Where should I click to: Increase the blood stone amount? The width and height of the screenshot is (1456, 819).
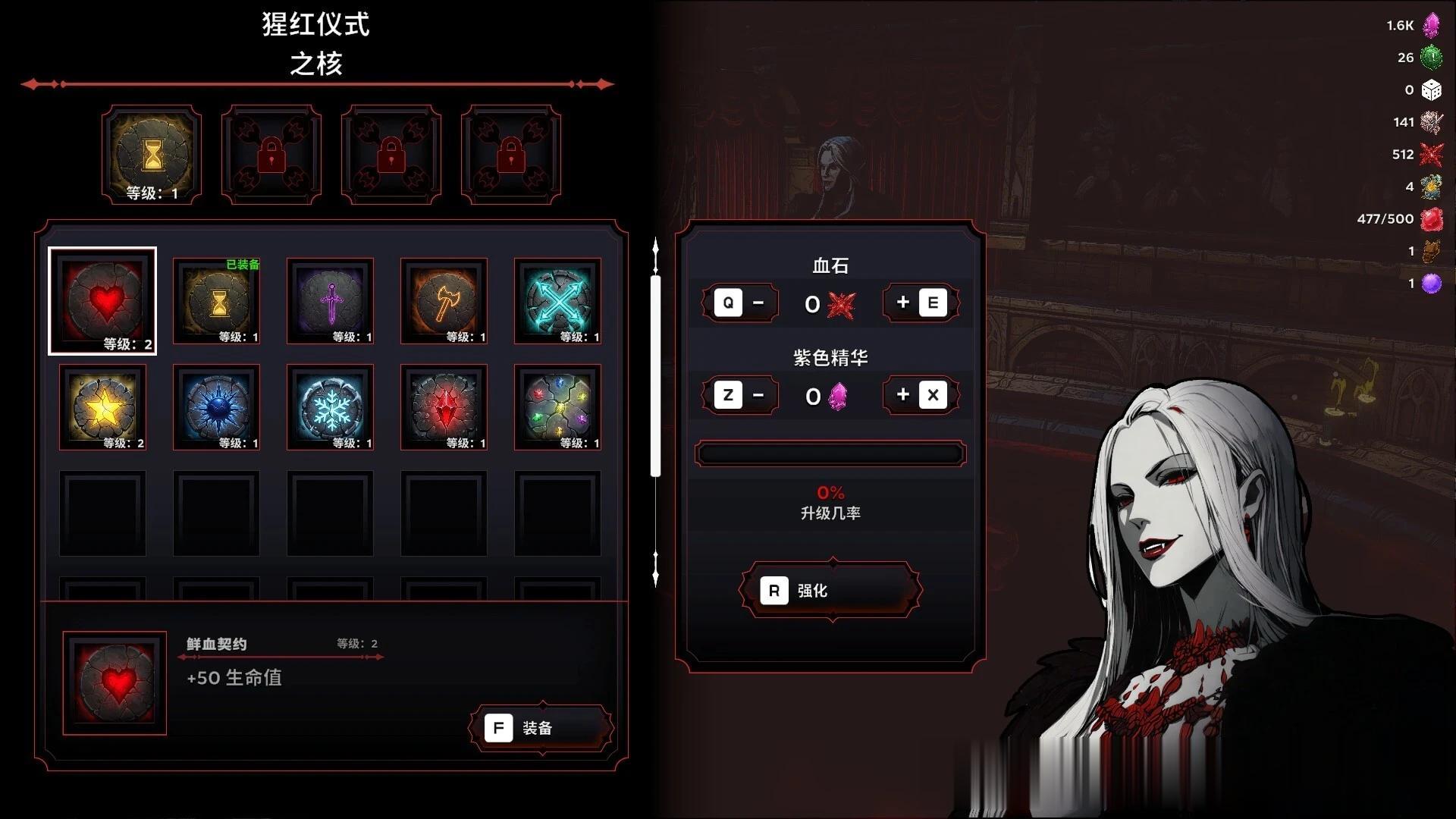coord(921,303)
